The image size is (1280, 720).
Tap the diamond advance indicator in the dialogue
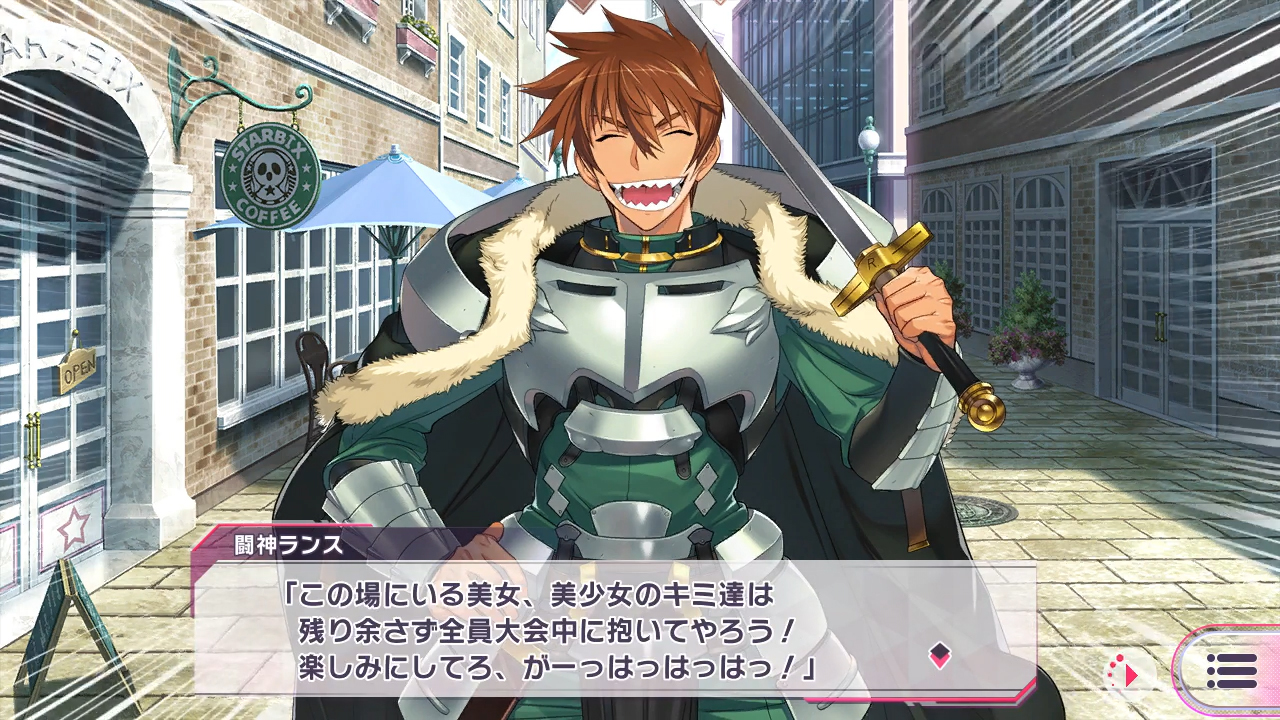[x=940, y=656]
